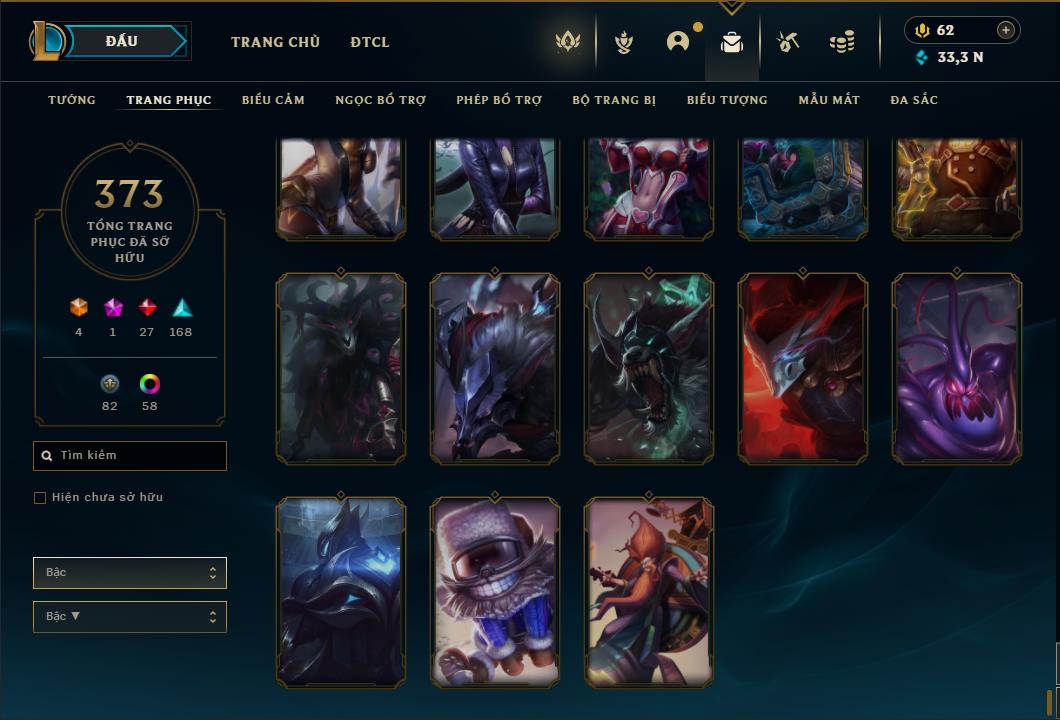
Task: Switch to the TƯỚNG tab
Action: coord(72,100)
